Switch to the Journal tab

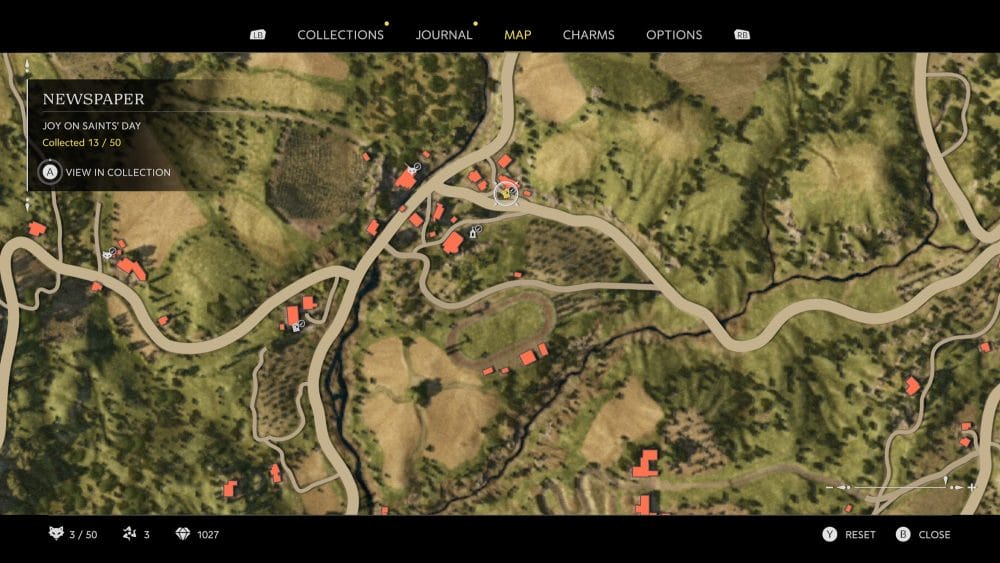[444, 35]
